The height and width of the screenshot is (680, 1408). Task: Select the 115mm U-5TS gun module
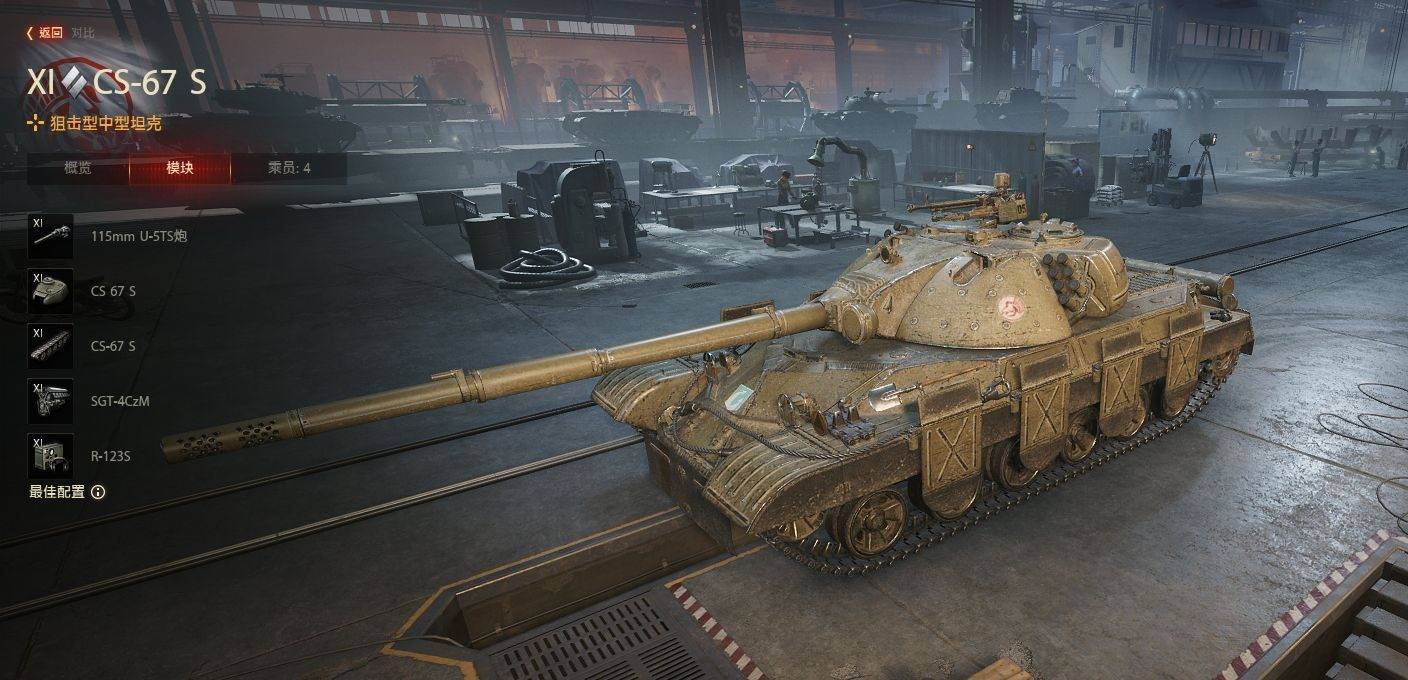point(50,236)
